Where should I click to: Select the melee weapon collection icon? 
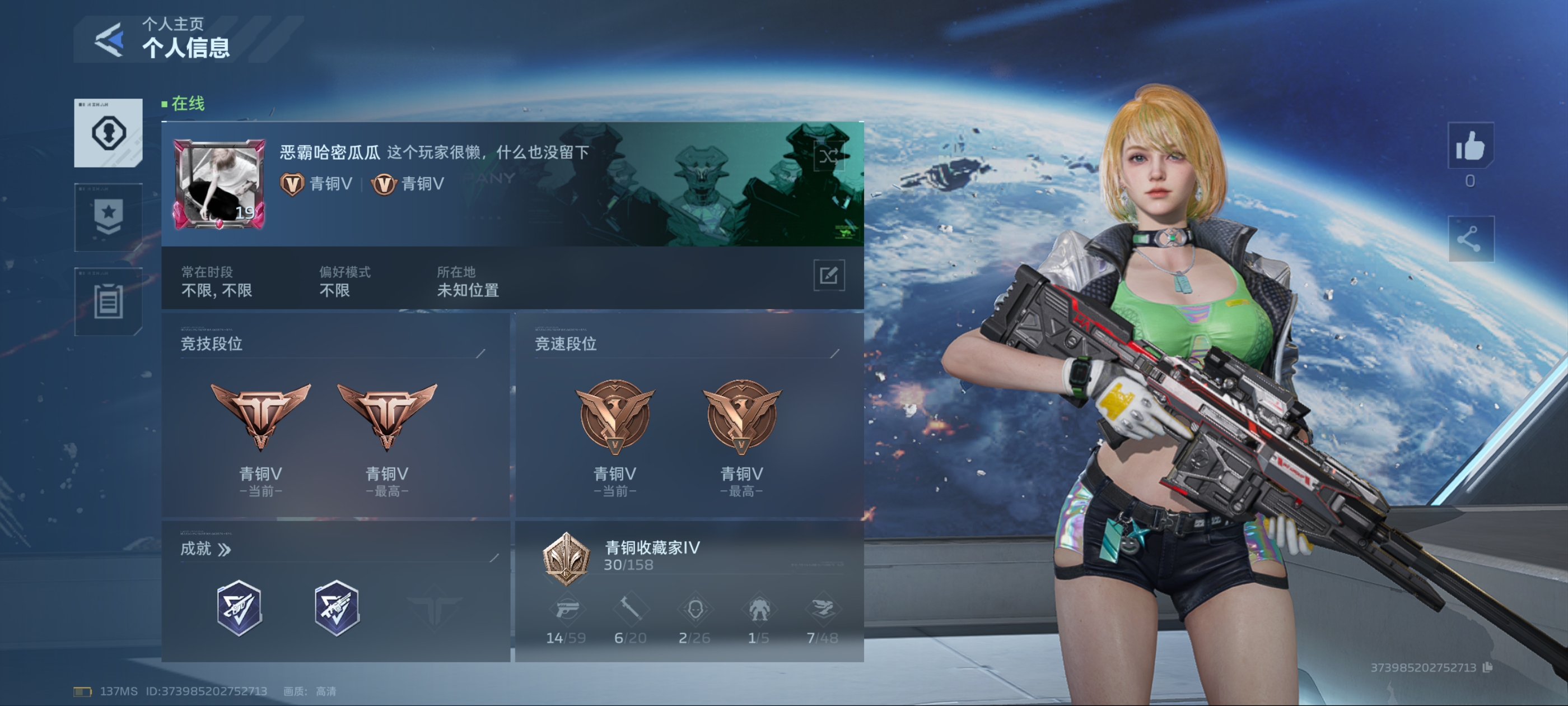630,609
